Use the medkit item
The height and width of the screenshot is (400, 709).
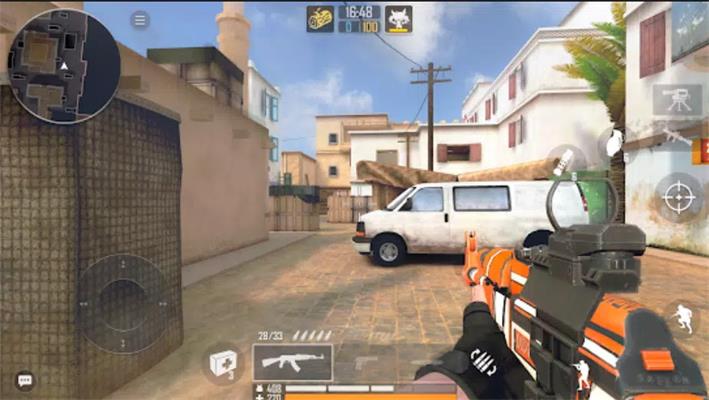coord(222,362)
